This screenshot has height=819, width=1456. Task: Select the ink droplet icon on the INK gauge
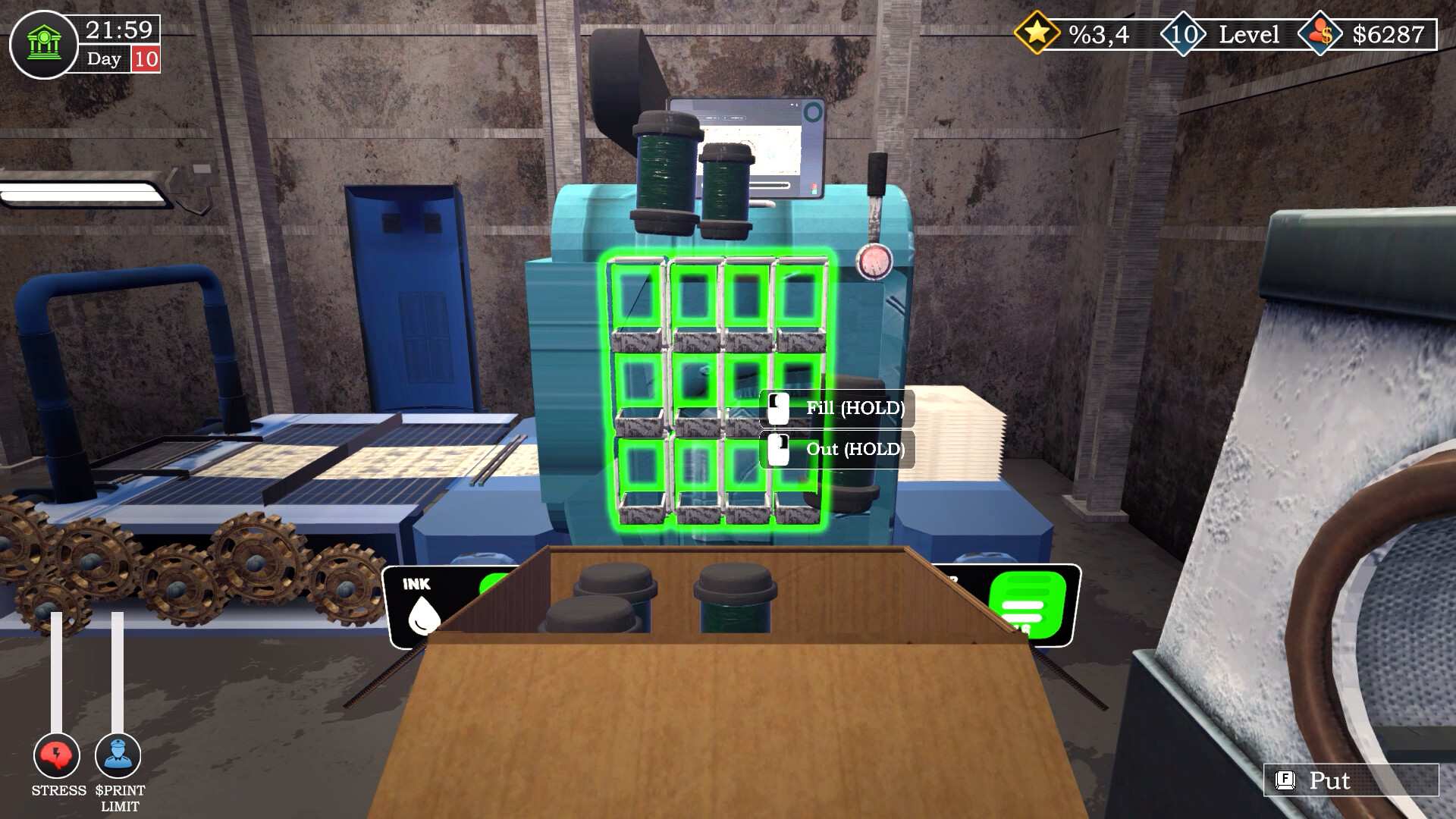pos(424,616)
